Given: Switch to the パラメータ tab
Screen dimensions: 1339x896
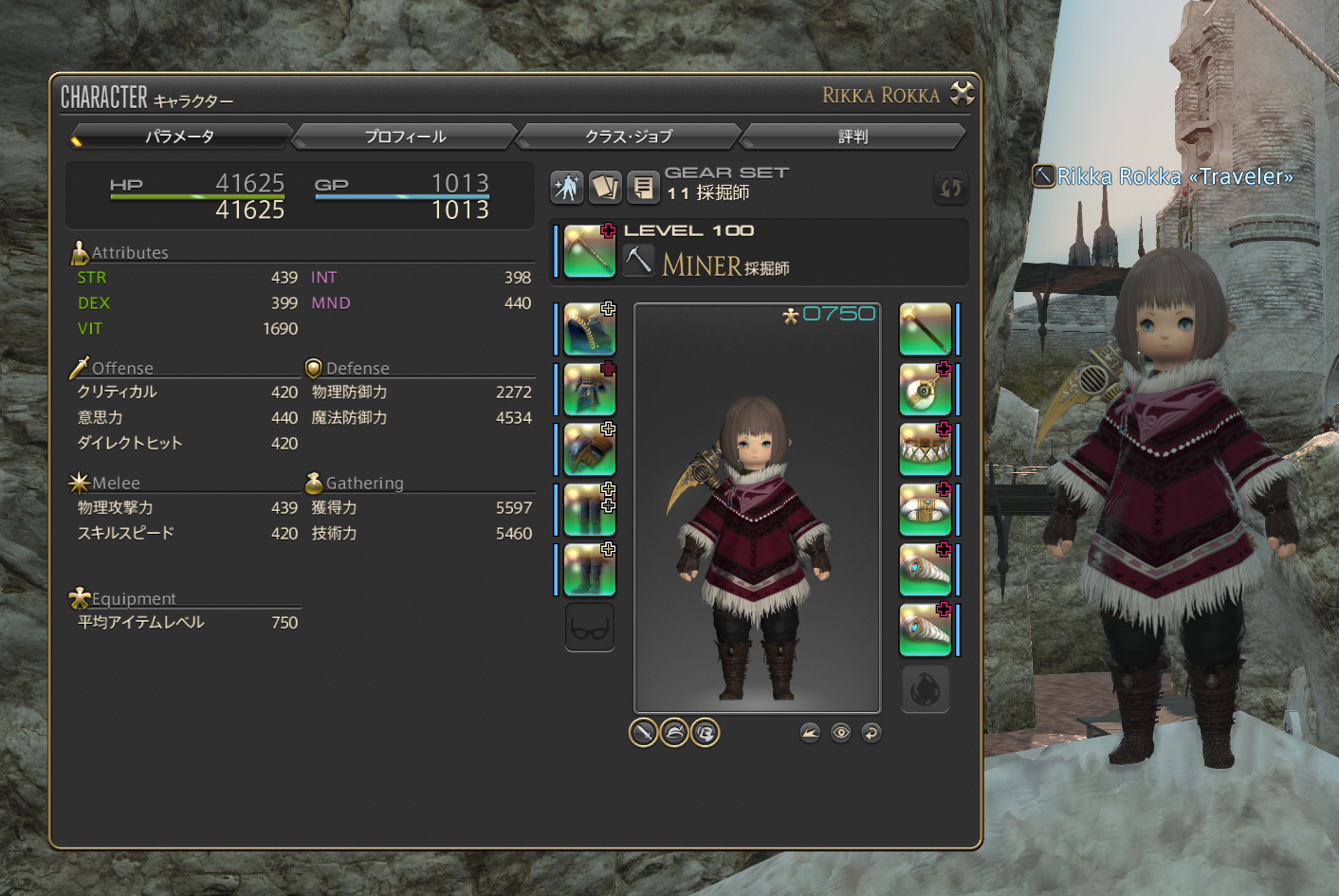Looking at the screenshot, I should point(179,137).
